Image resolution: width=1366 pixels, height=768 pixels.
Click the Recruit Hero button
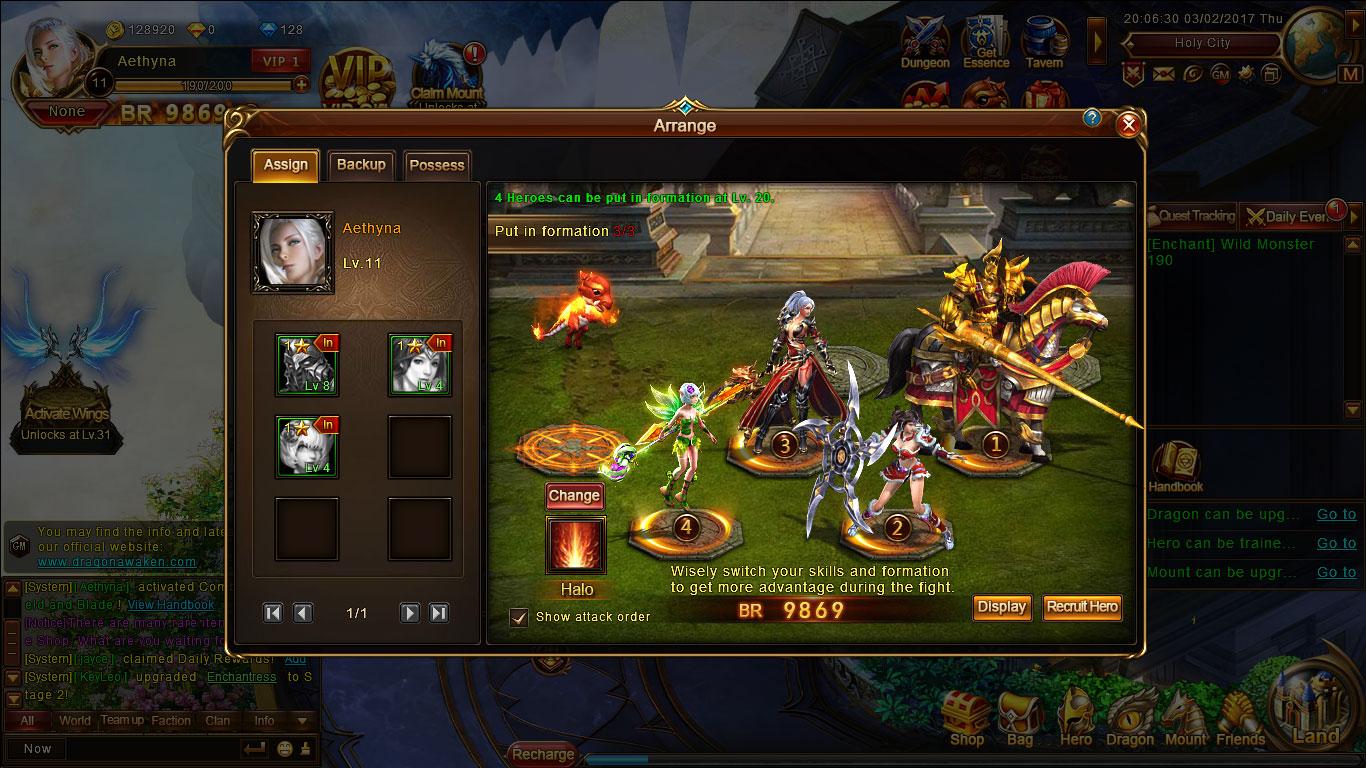point(1082,607)
